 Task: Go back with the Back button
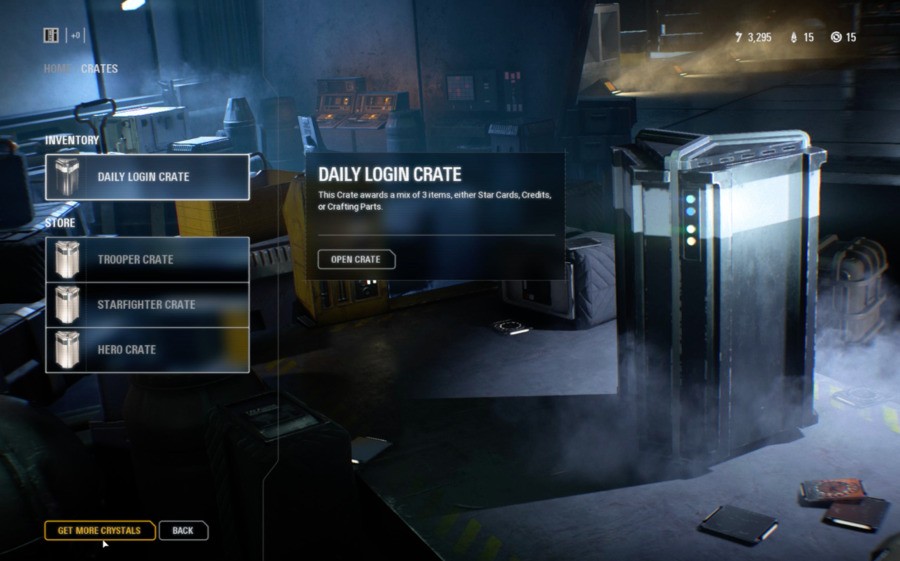click(x=183, y=530)
